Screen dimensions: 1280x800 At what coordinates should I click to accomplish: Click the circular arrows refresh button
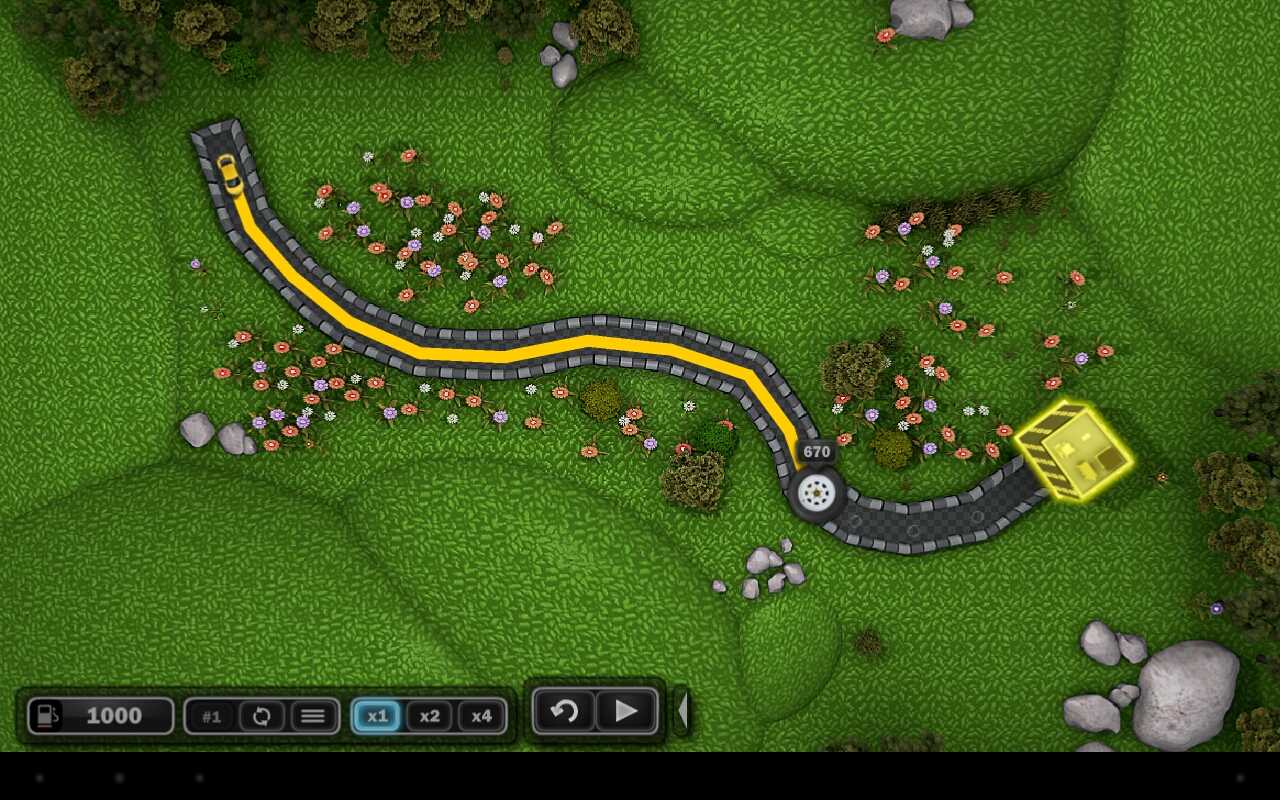262,716
